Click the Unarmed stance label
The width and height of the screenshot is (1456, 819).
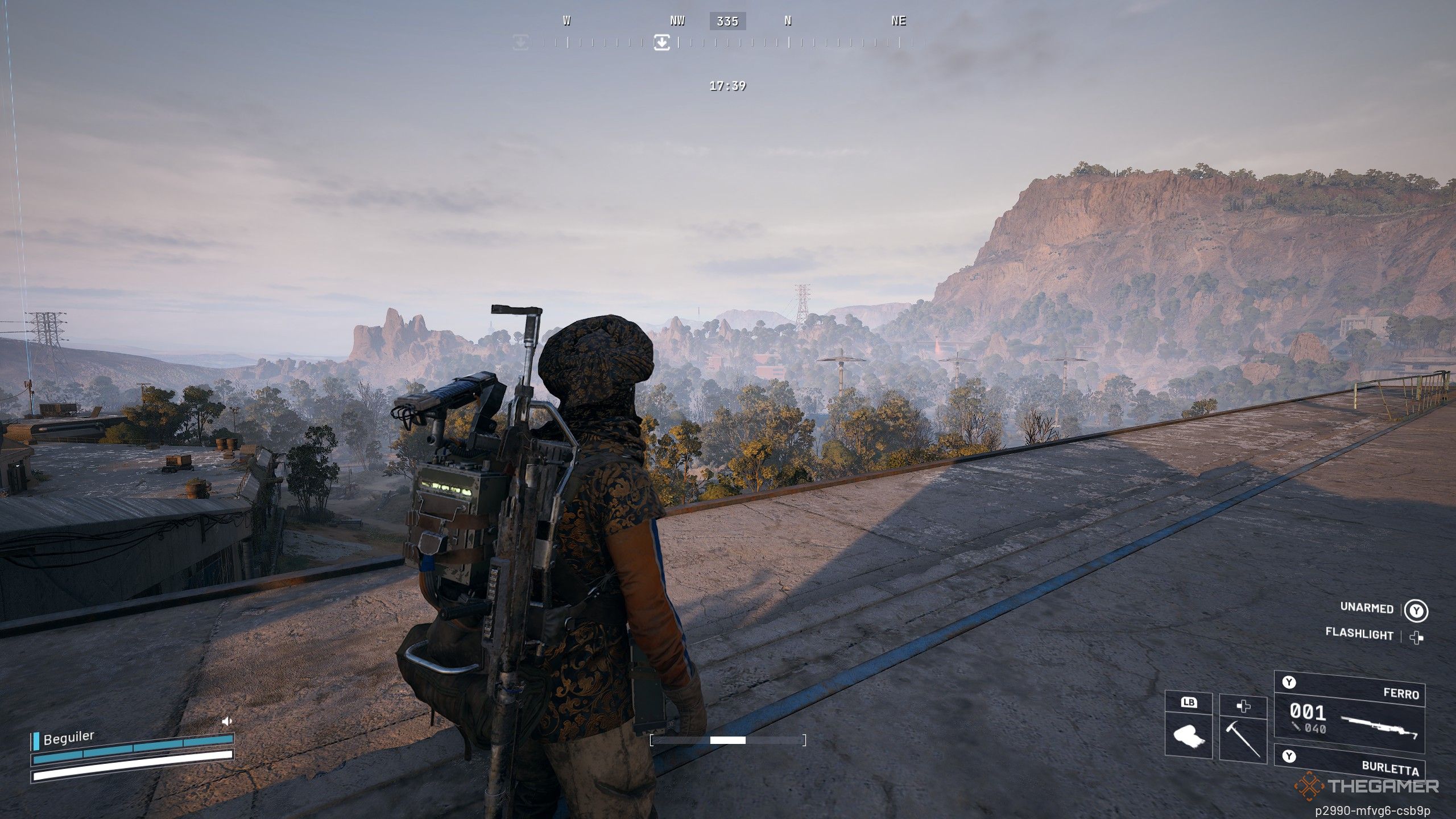(x=1367, y=607)
